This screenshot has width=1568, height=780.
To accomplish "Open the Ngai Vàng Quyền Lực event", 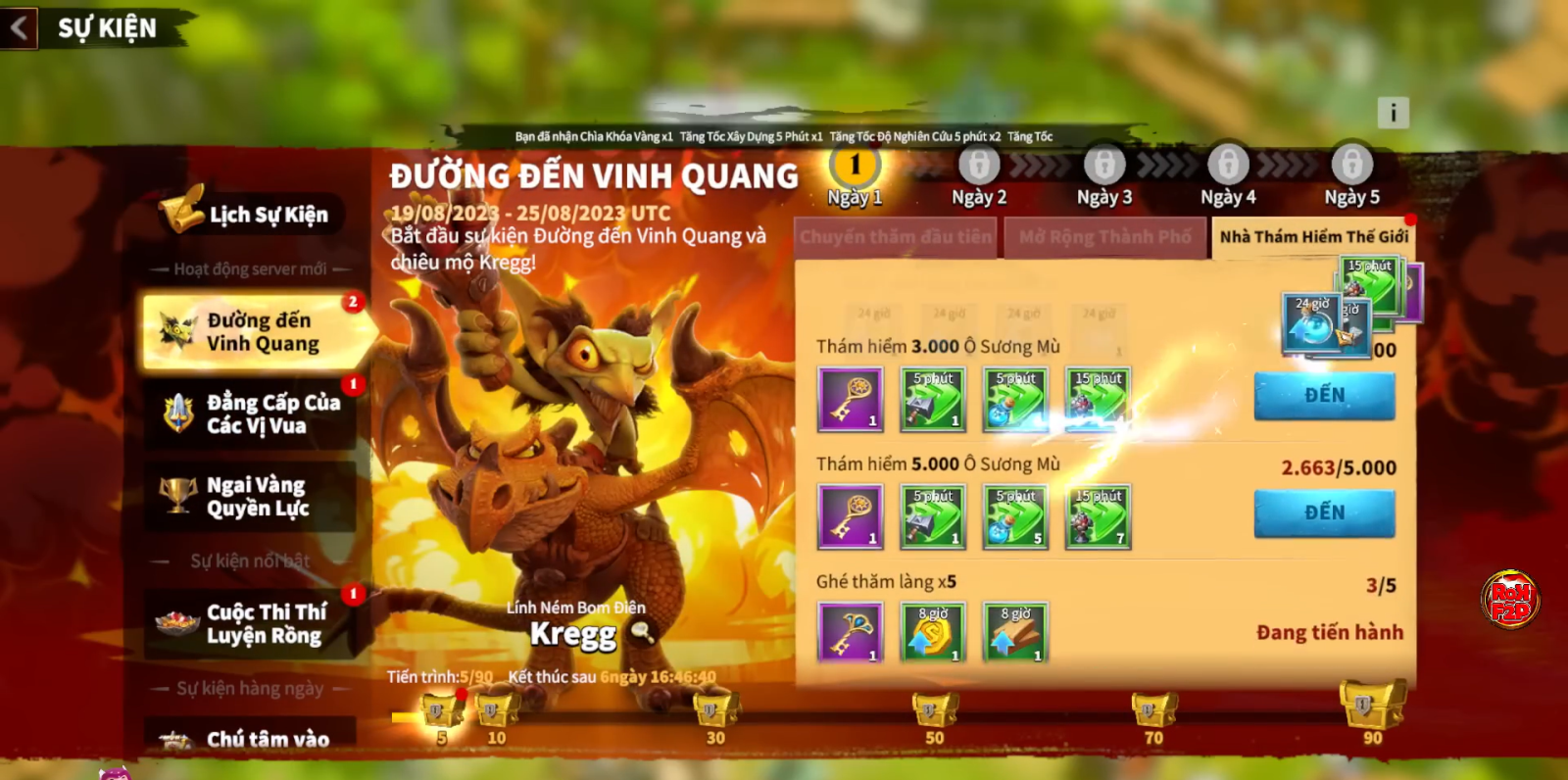I will pos(253,496).
